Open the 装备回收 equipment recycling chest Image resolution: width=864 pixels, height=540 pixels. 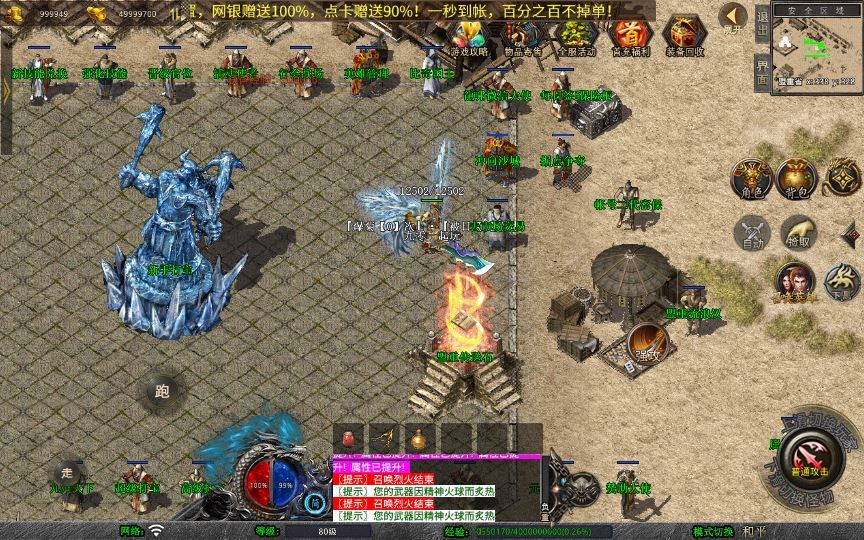(x=684, y=35)
